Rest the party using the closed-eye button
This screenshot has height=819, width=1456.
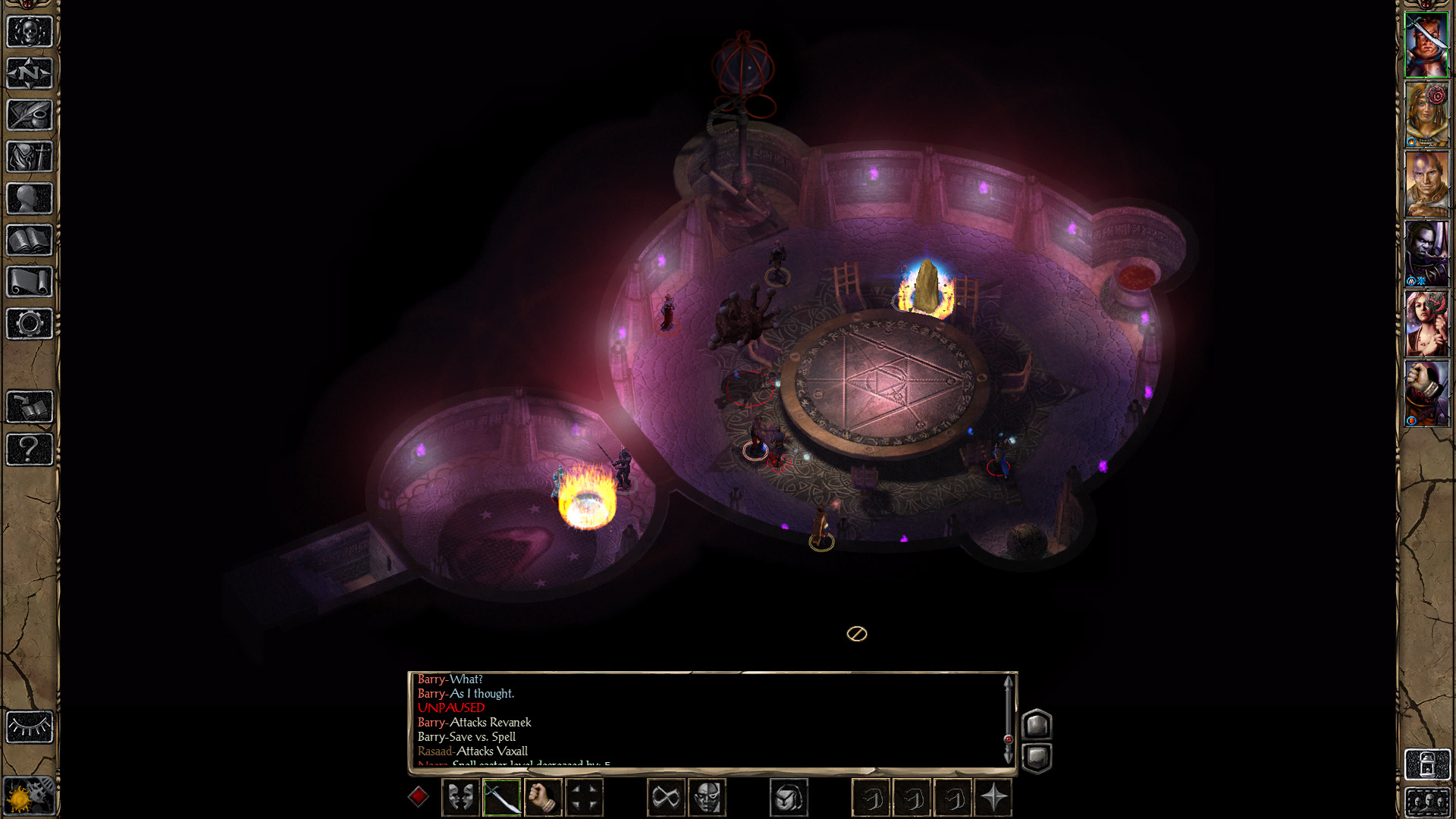(30, 727)
